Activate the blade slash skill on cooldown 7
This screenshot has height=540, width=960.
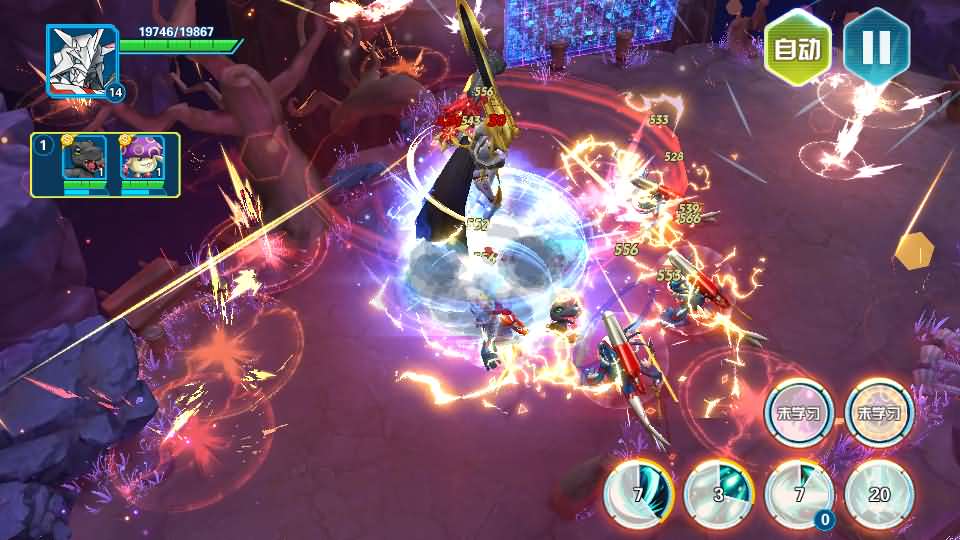coord(638,495)
